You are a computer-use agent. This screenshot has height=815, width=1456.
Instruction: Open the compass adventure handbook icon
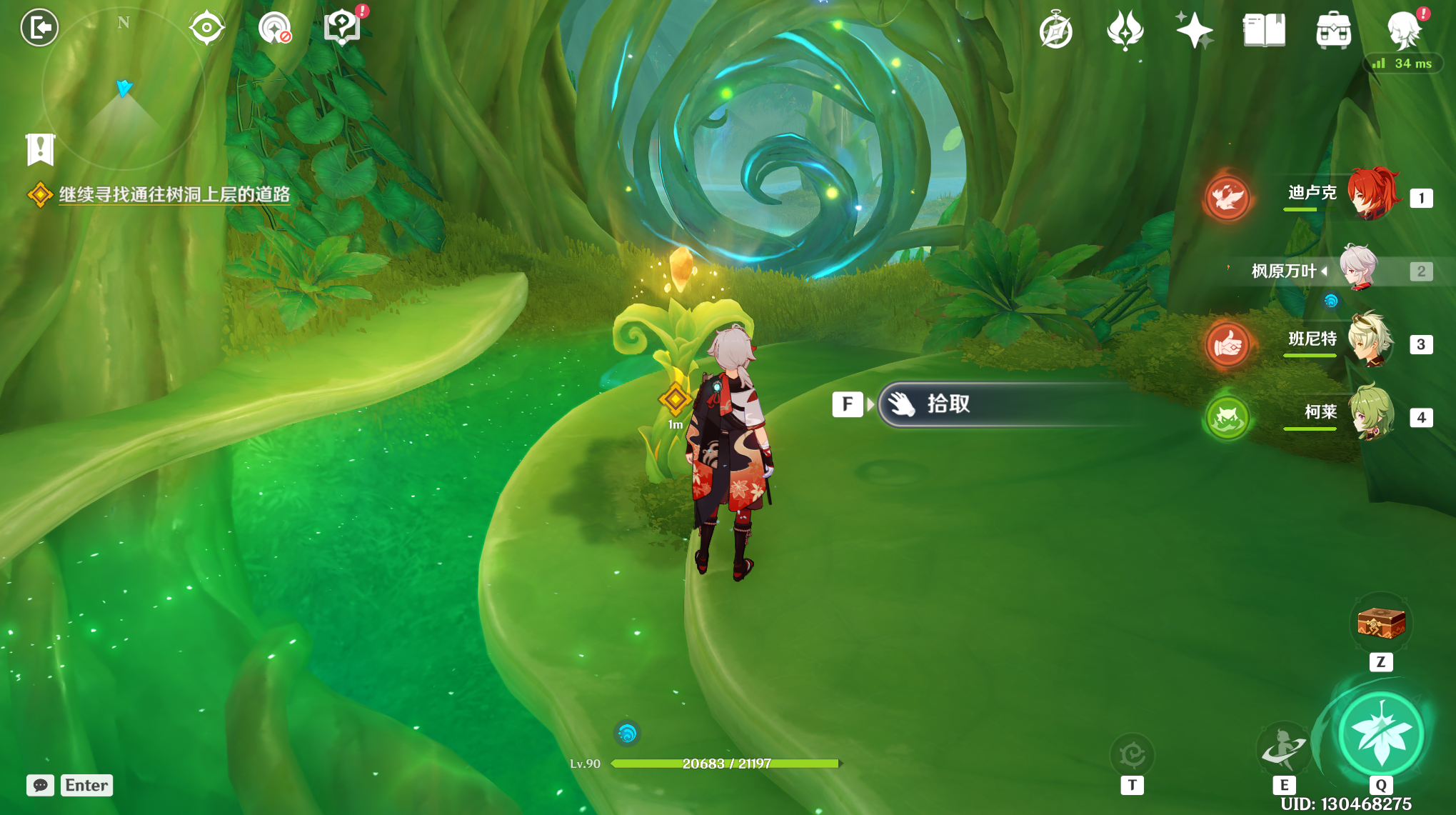tap(1055, 31)
